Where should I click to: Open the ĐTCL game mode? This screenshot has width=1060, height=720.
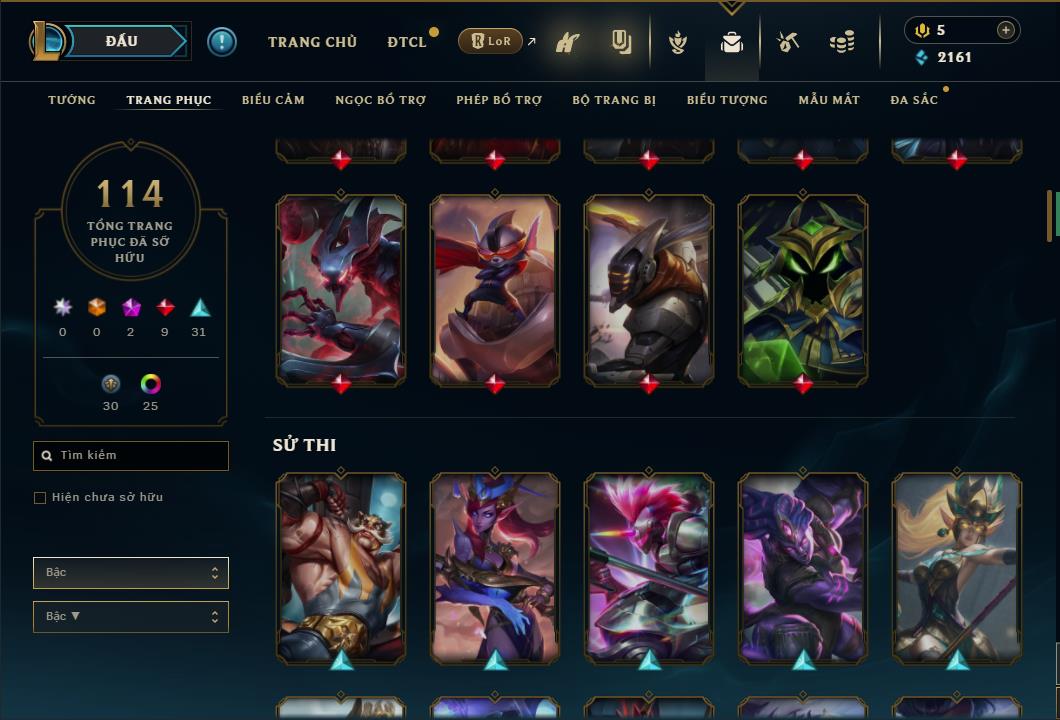point(407,42)
